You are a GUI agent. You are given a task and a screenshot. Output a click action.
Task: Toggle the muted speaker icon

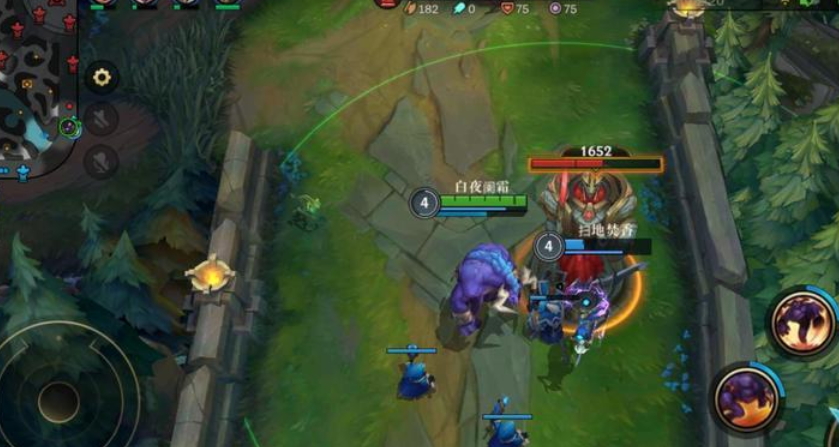101,120
